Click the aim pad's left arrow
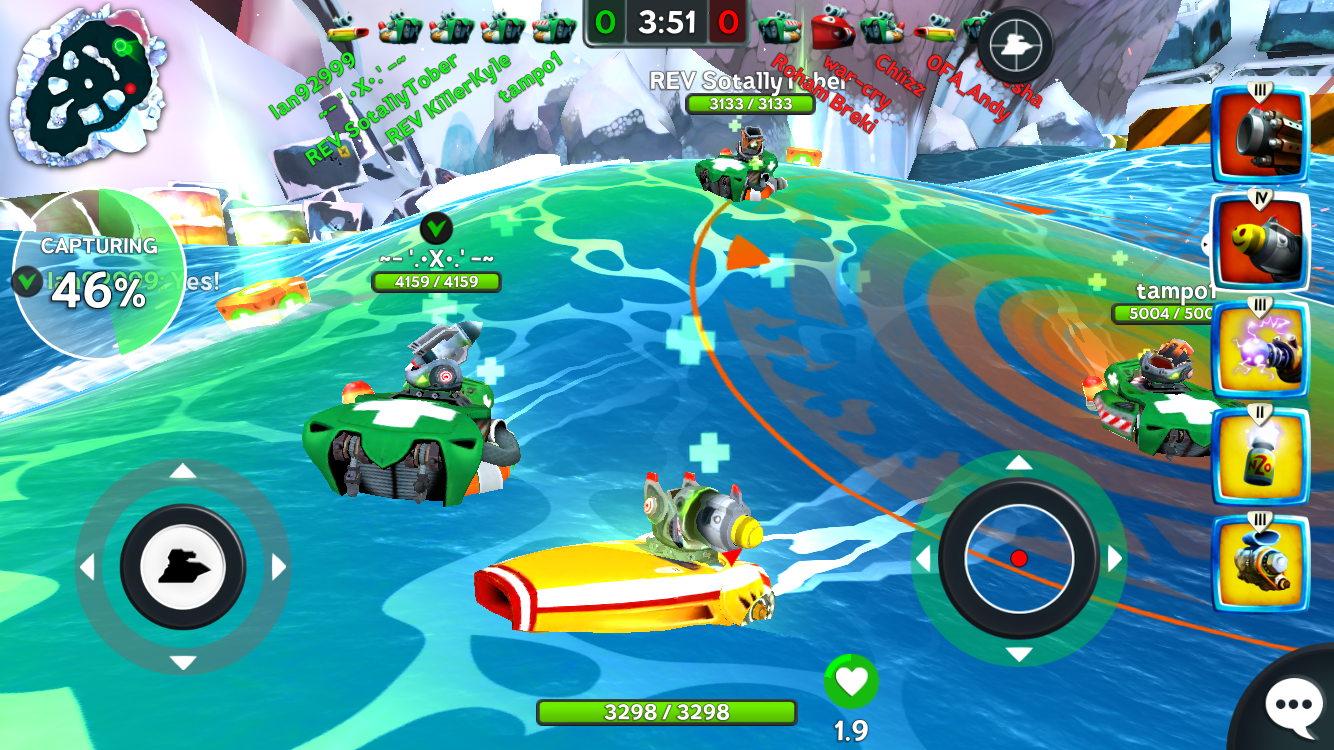Screen dimensions: 1334x750 [x=923, y=559]
